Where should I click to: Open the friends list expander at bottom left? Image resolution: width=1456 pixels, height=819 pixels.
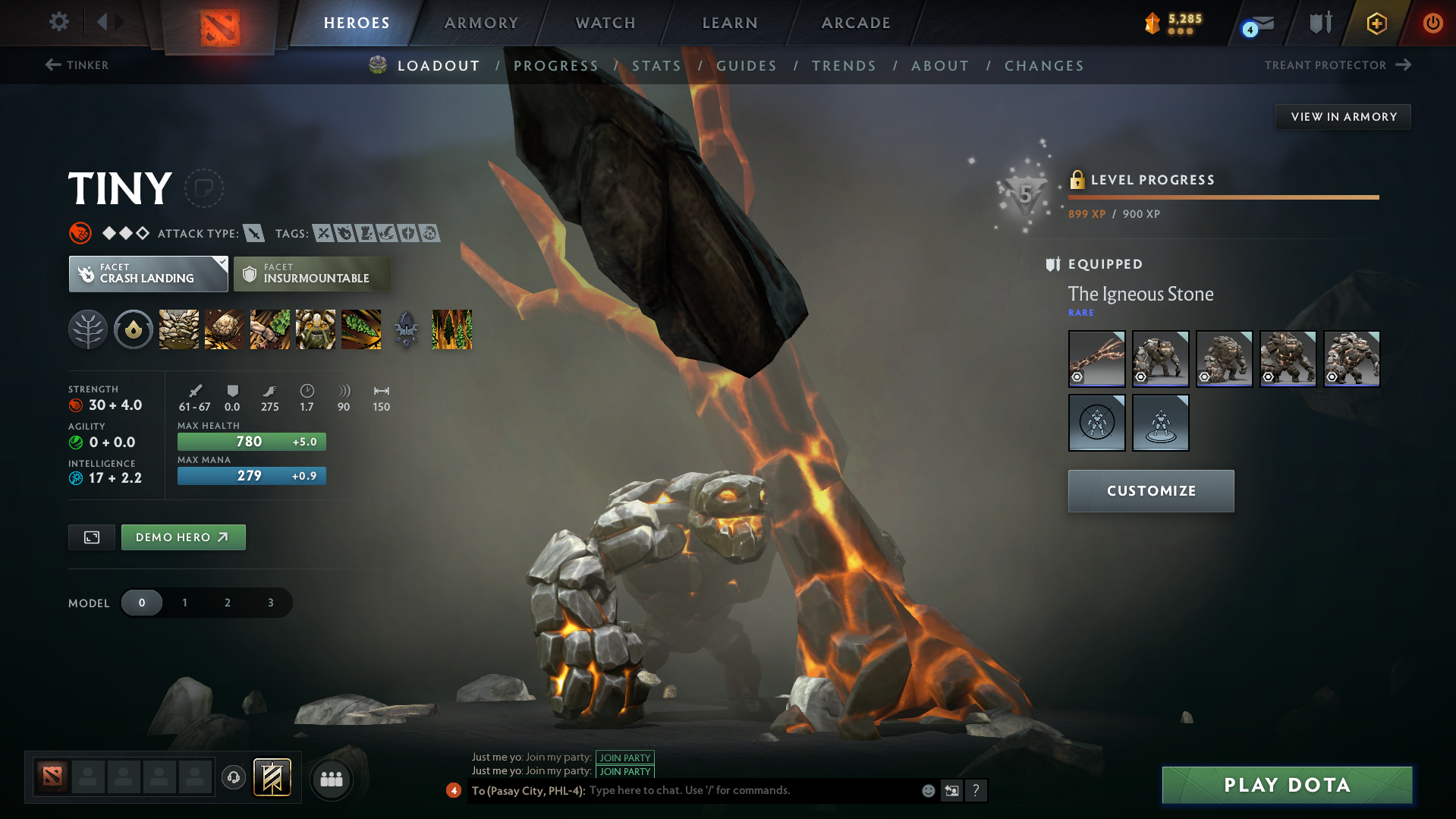(331, 778)
